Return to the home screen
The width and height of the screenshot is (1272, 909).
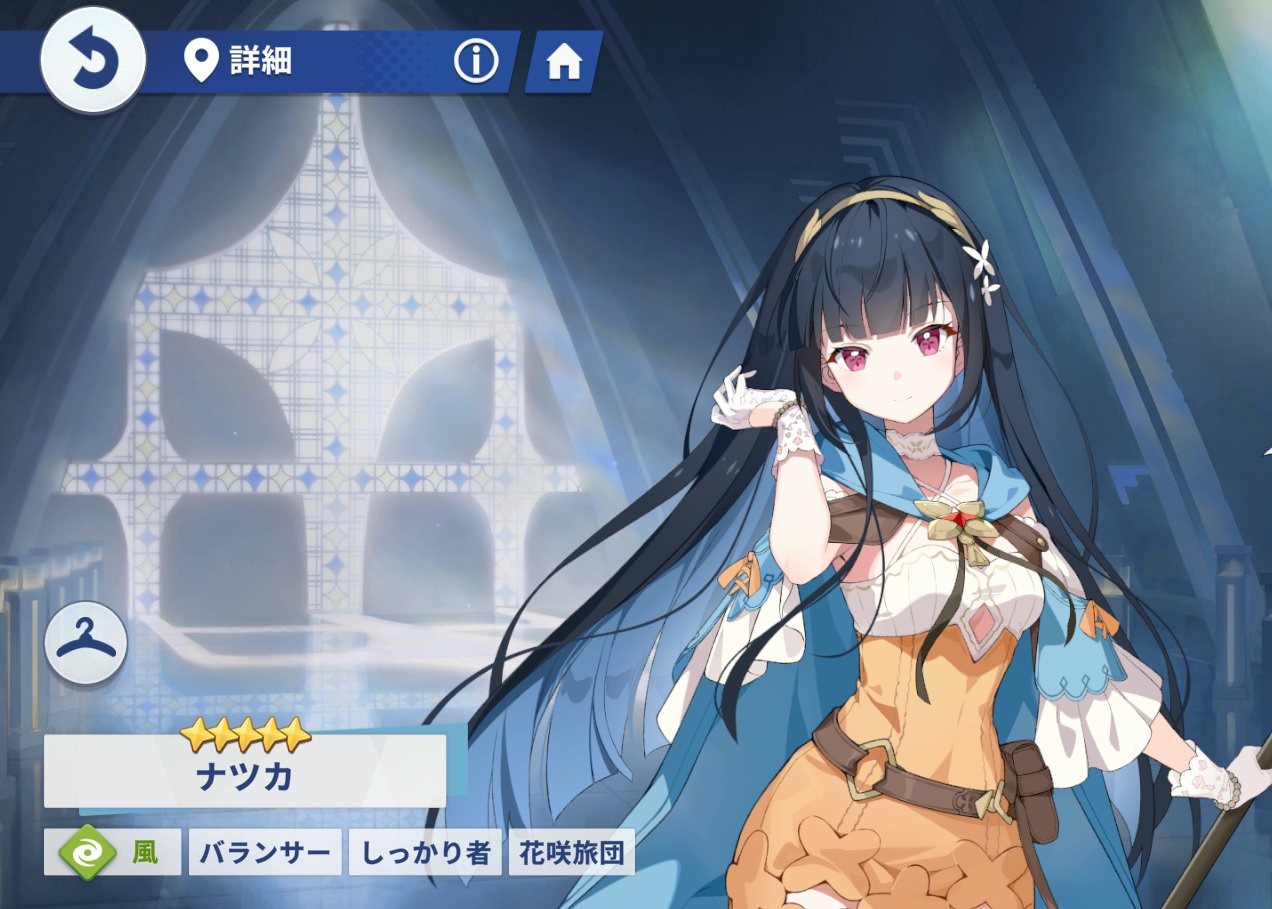coord(564,62)
